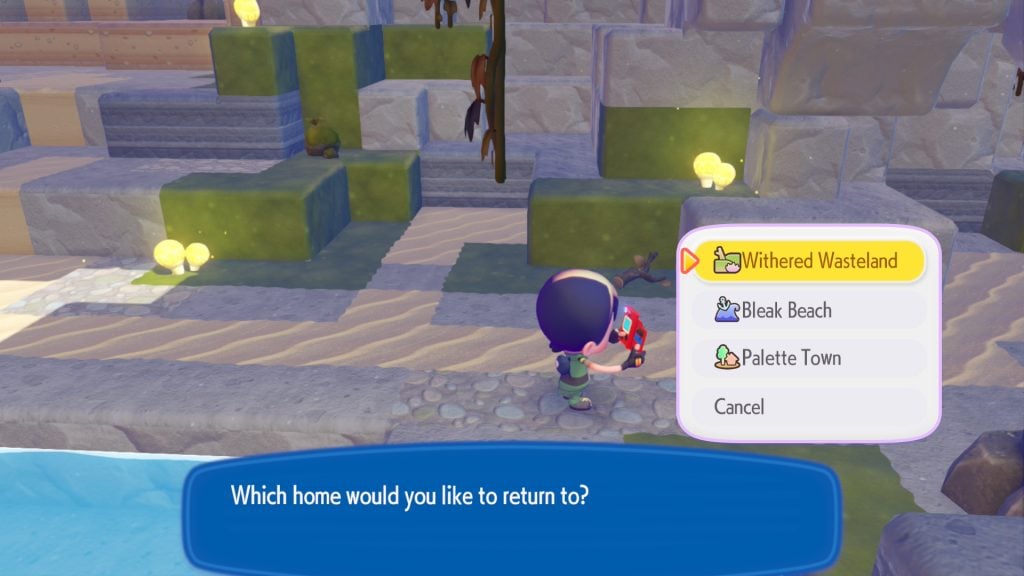This screenshot has width=1024, height=576.
Task: Cancel the home selection menu
Action: point(808,407)
